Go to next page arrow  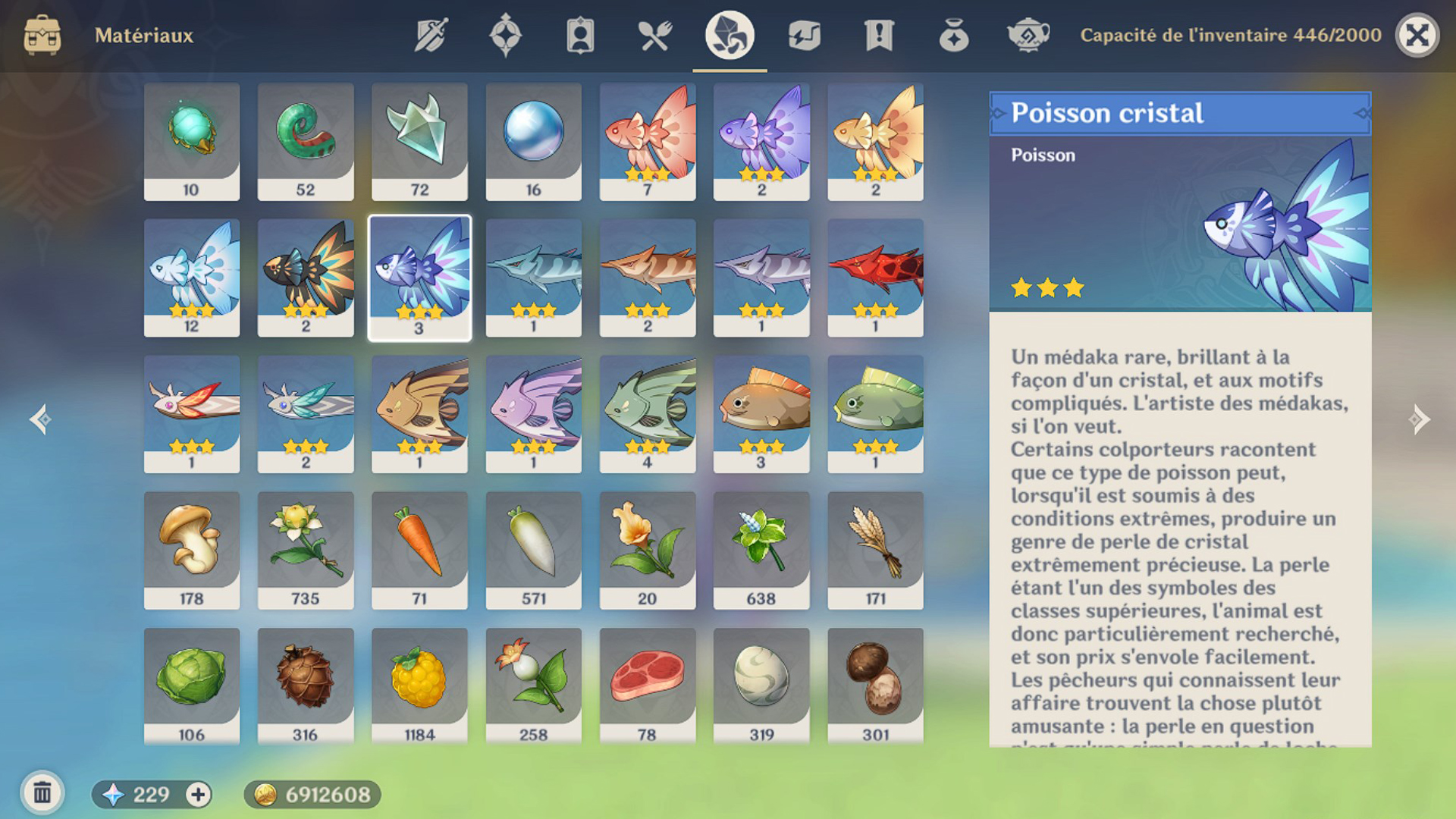[x=1418, y=419]
